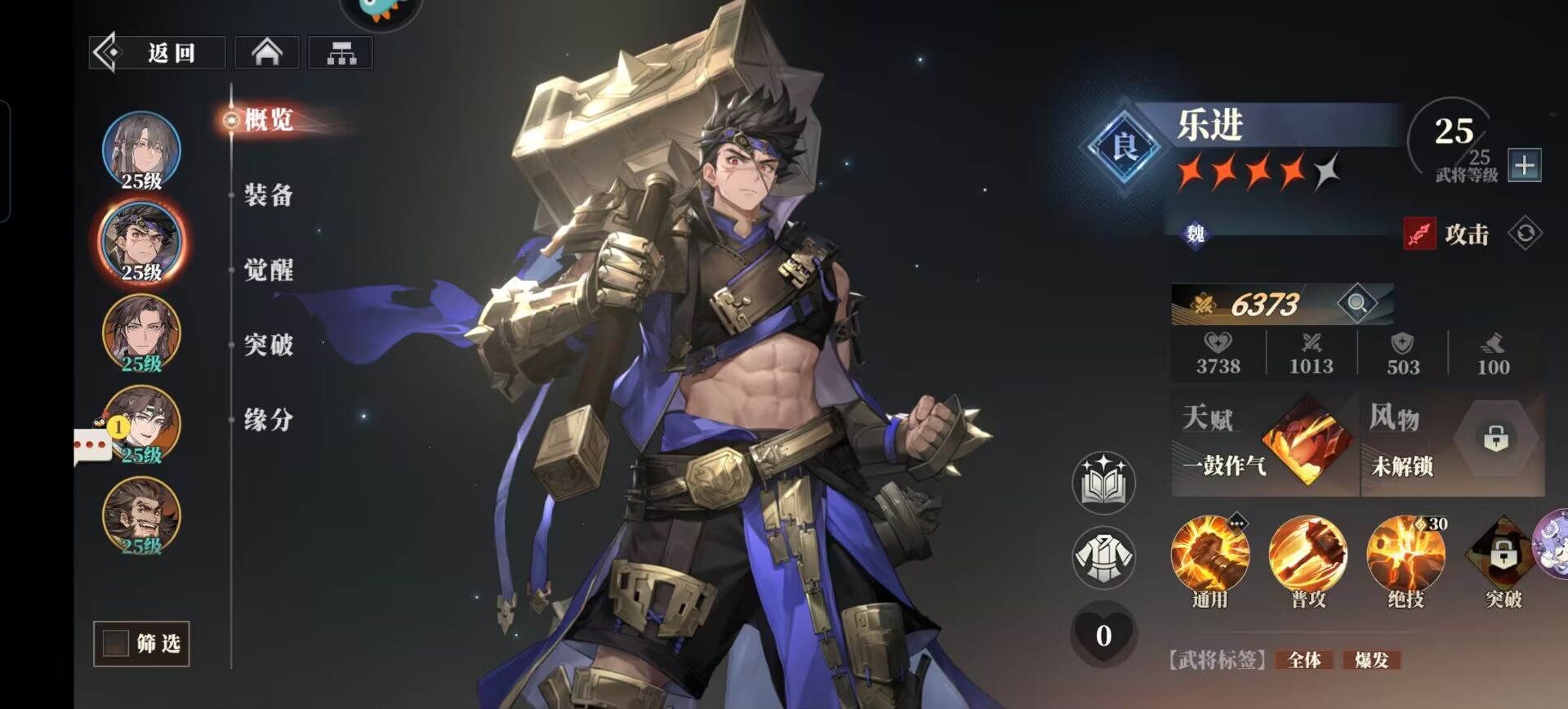
Task: Switch to the 觉醒 awakening tab
Action: point(269,270)
